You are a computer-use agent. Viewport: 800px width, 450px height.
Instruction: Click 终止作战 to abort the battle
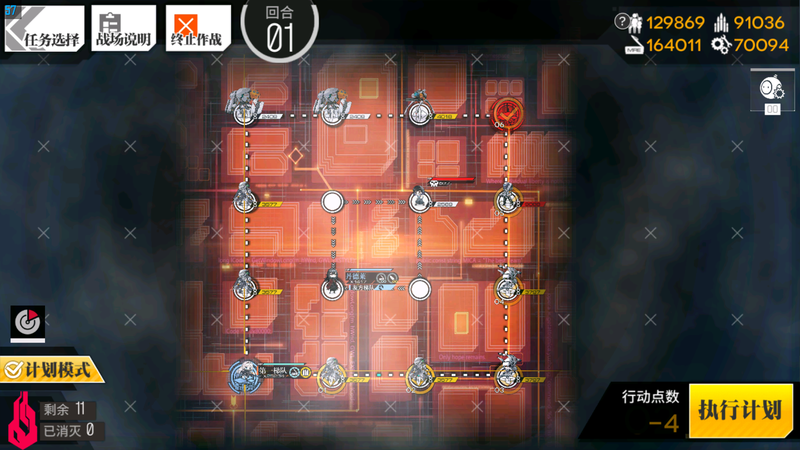coord(196,29)
